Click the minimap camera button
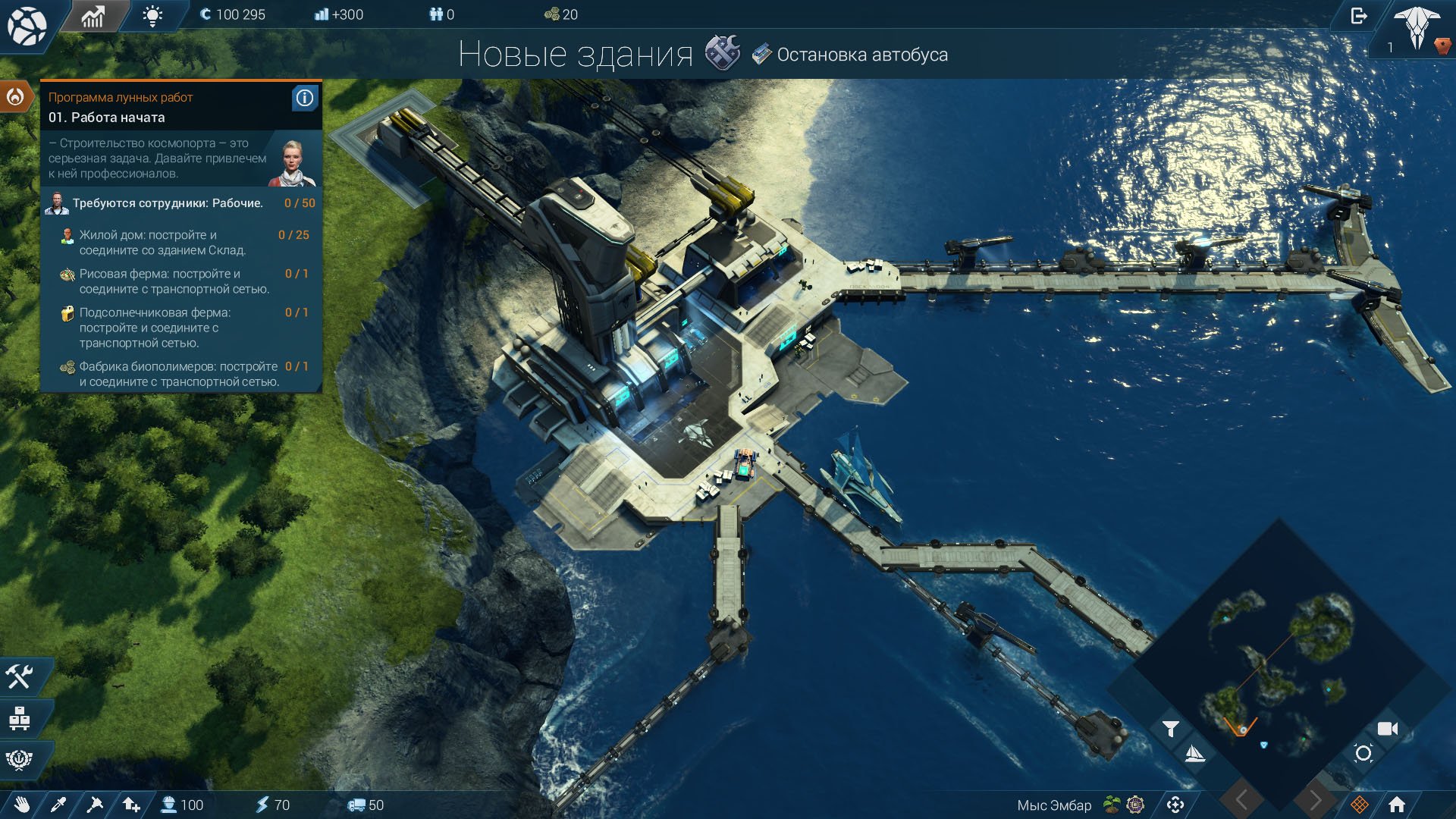This screenshot has height=819, width=1456. (x=1387, y=729)
